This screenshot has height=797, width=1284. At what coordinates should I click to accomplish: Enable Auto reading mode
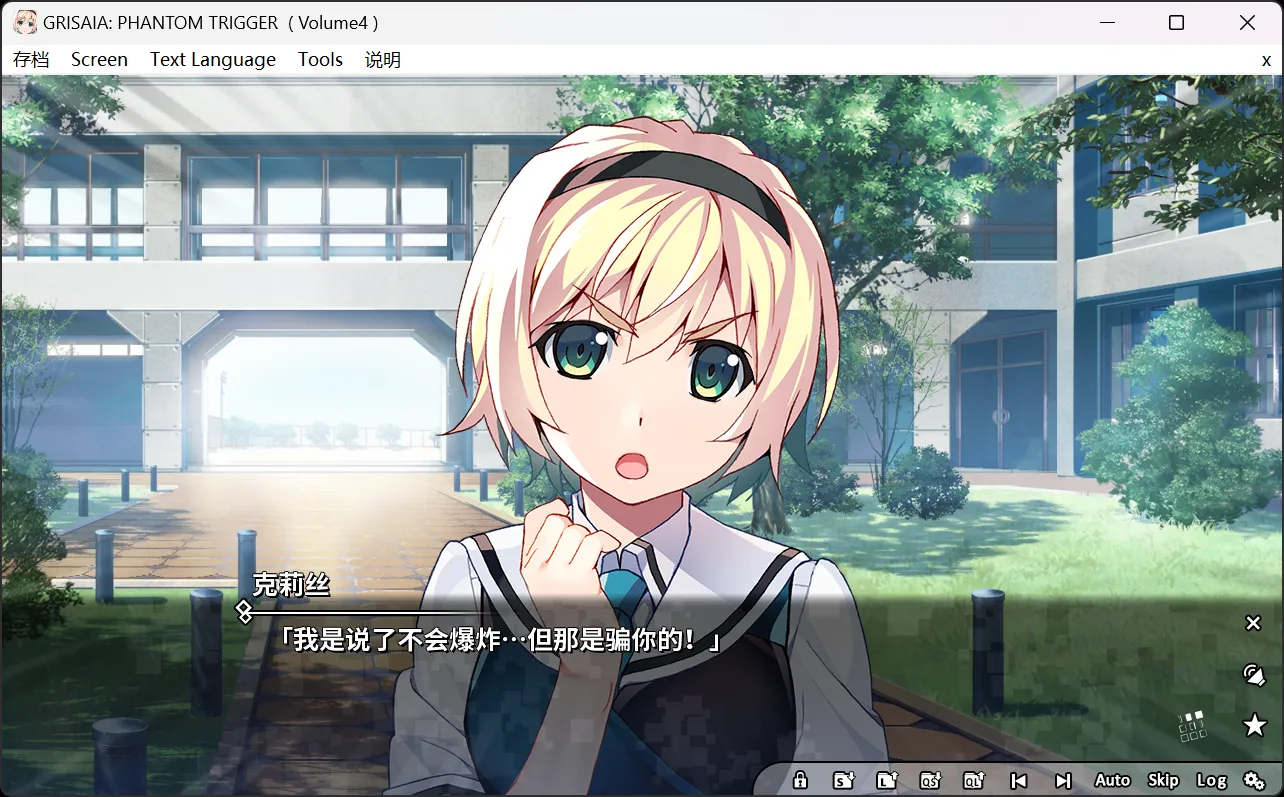1112,779
